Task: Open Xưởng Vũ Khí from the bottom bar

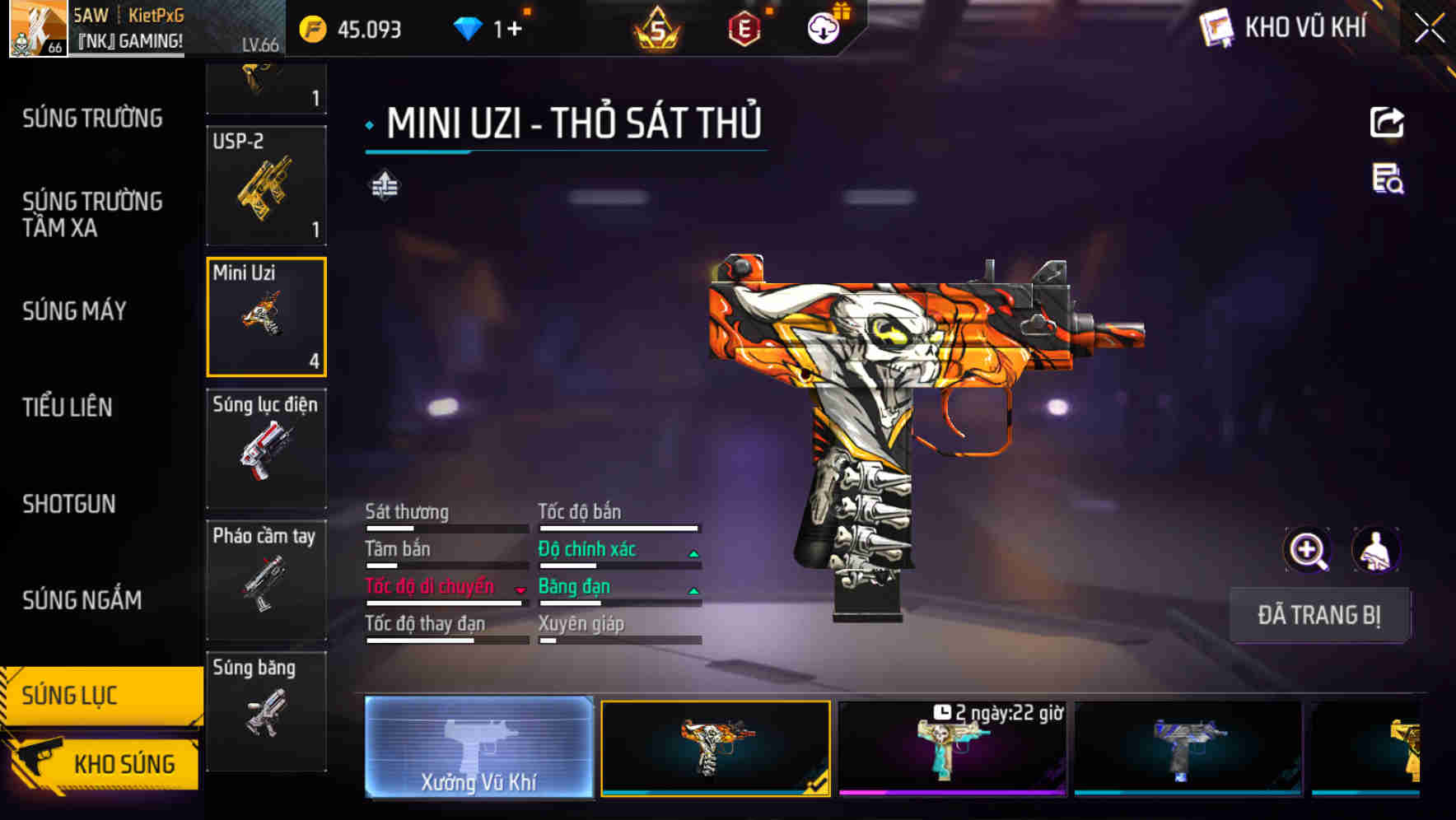Action: (478, 751)
